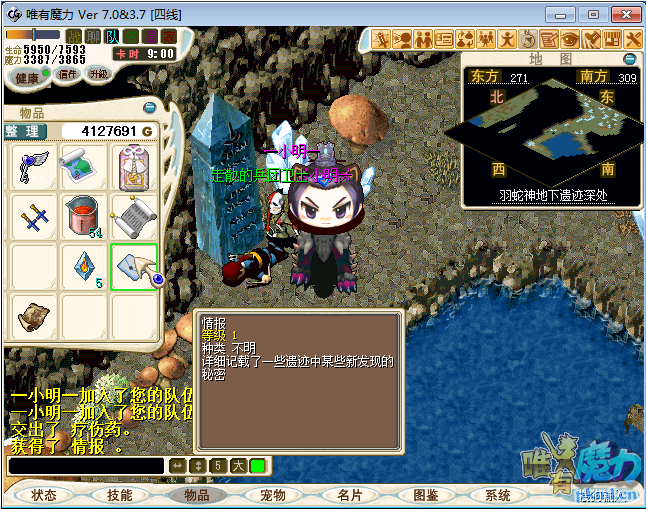Collapse the 物品 inventory panel
646x509 pixels.
click(150, 107)
